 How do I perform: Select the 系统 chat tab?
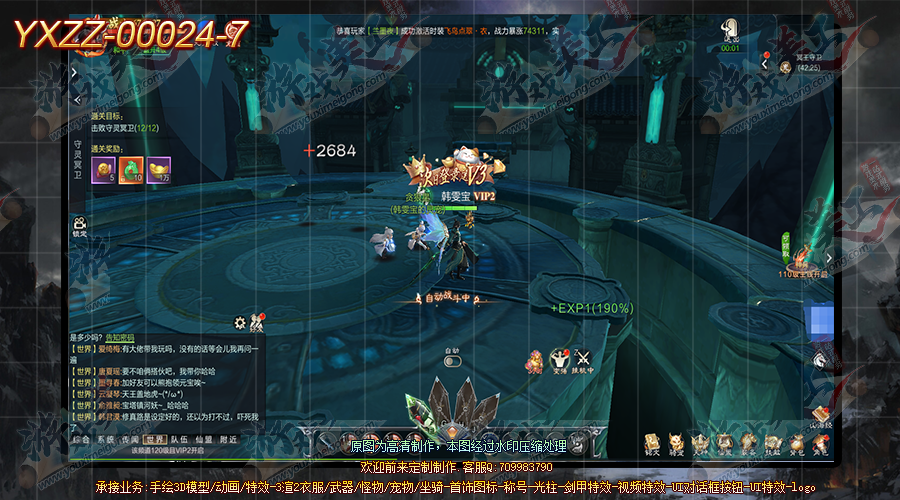point(105,439)
